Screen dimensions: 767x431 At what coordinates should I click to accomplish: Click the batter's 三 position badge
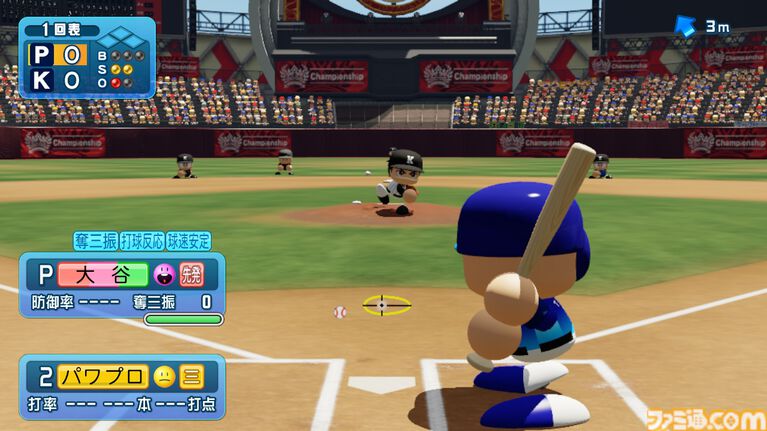190,377
